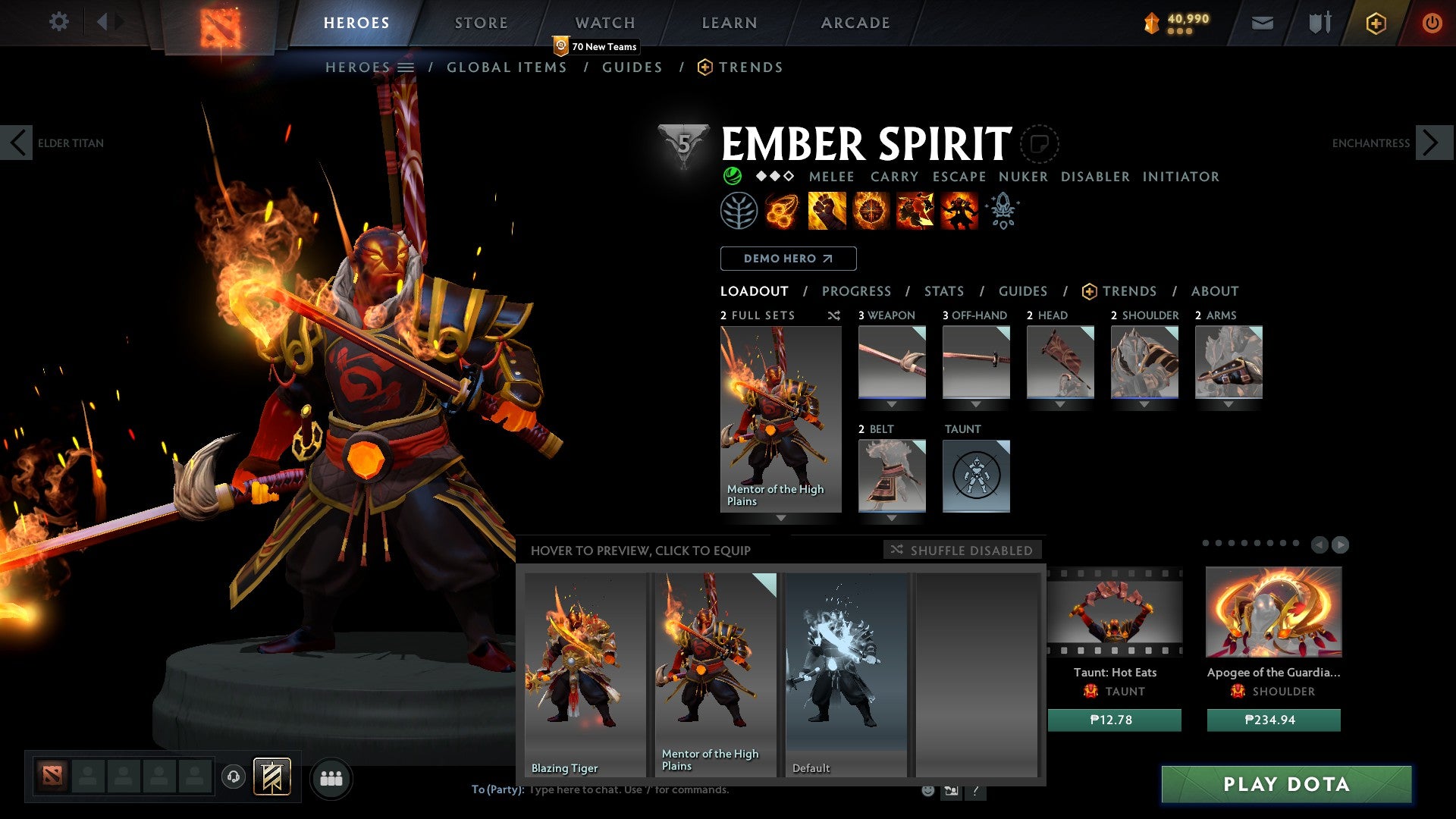Switch to the Stats tab
Screen dimensions: 1456x819
[943, 290]
